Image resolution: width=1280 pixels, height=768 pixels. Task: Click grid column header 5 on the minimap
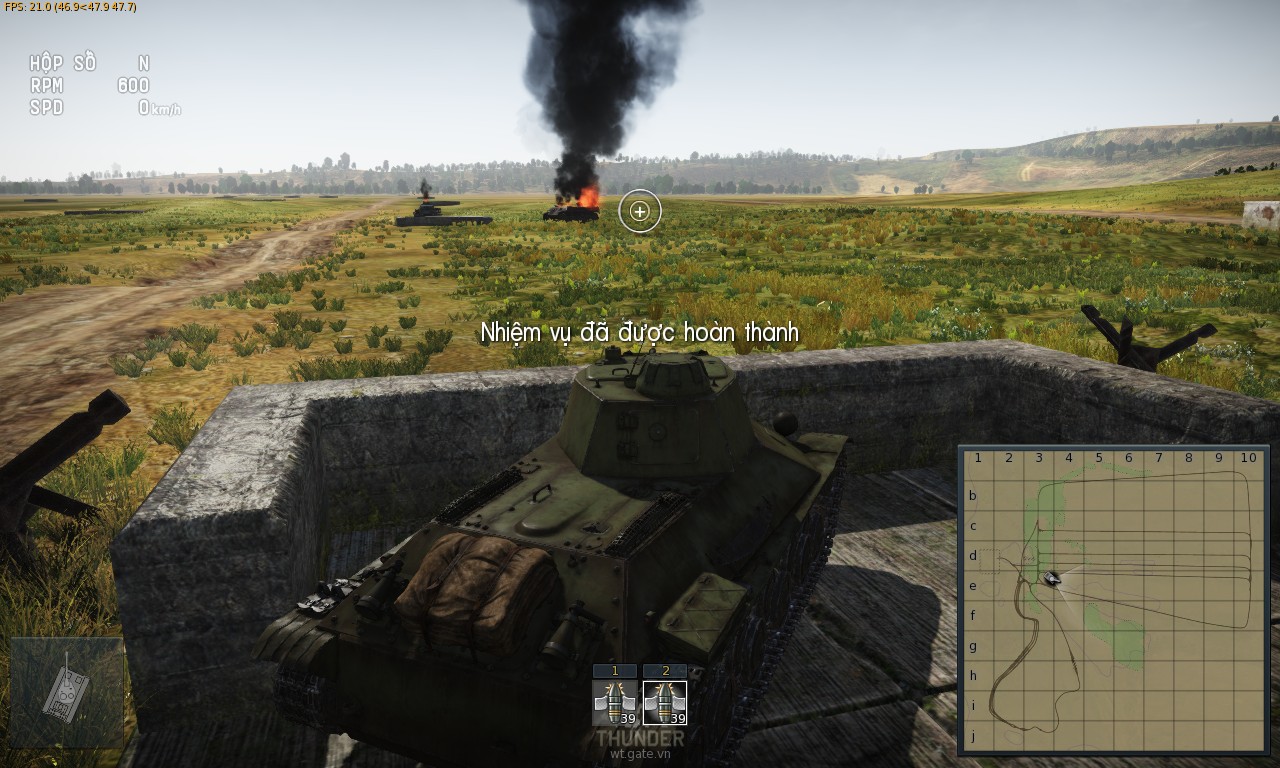coord(1097,458)
